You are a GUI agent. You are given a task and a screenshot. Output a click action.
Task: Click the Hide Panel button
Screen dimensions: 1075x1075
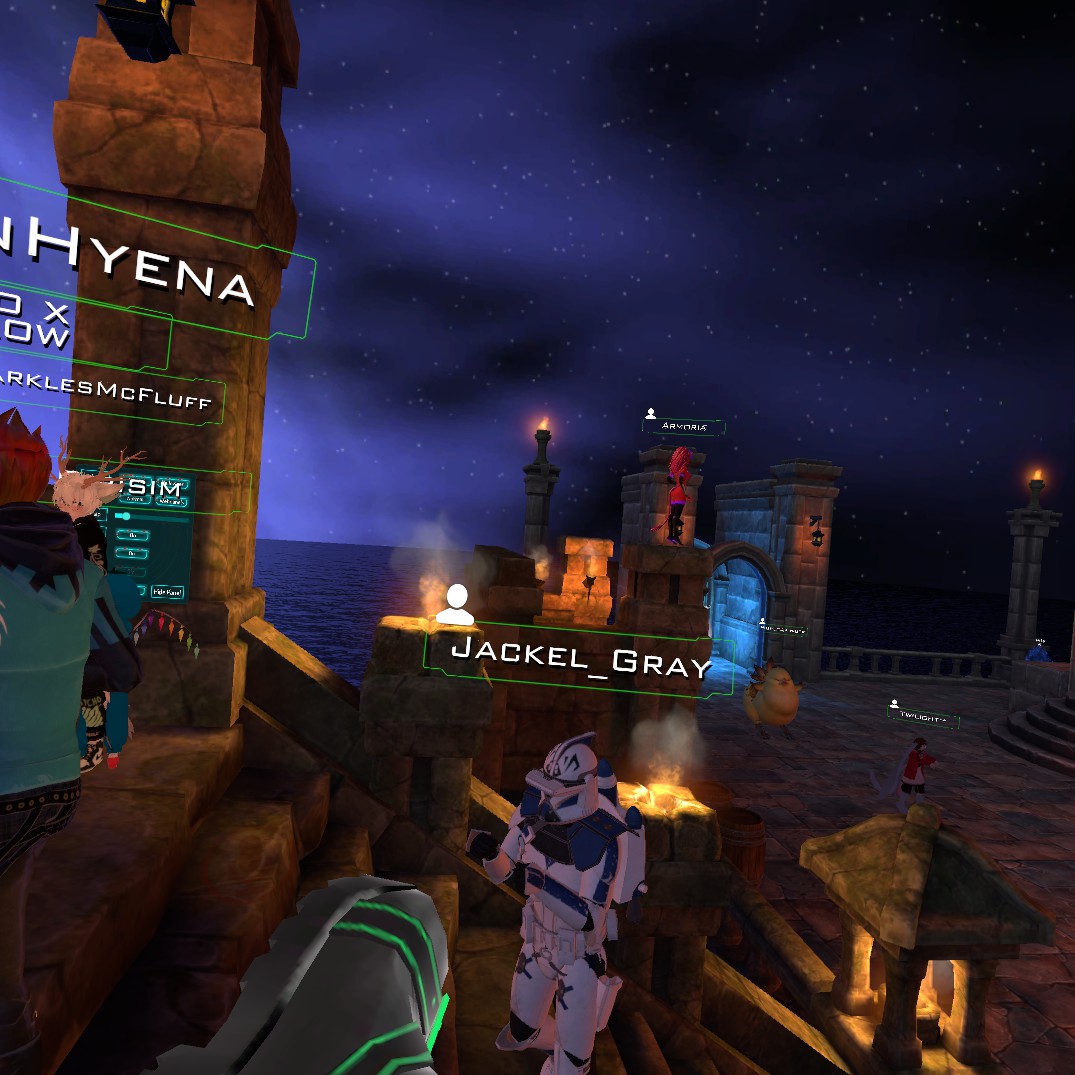click(167, 592)
